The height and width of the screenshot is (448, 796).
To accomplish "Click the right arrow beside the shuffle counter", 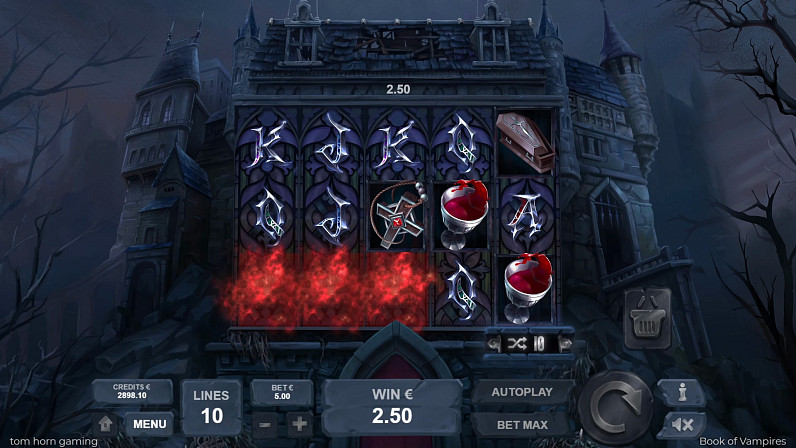I will coord(565,343).
